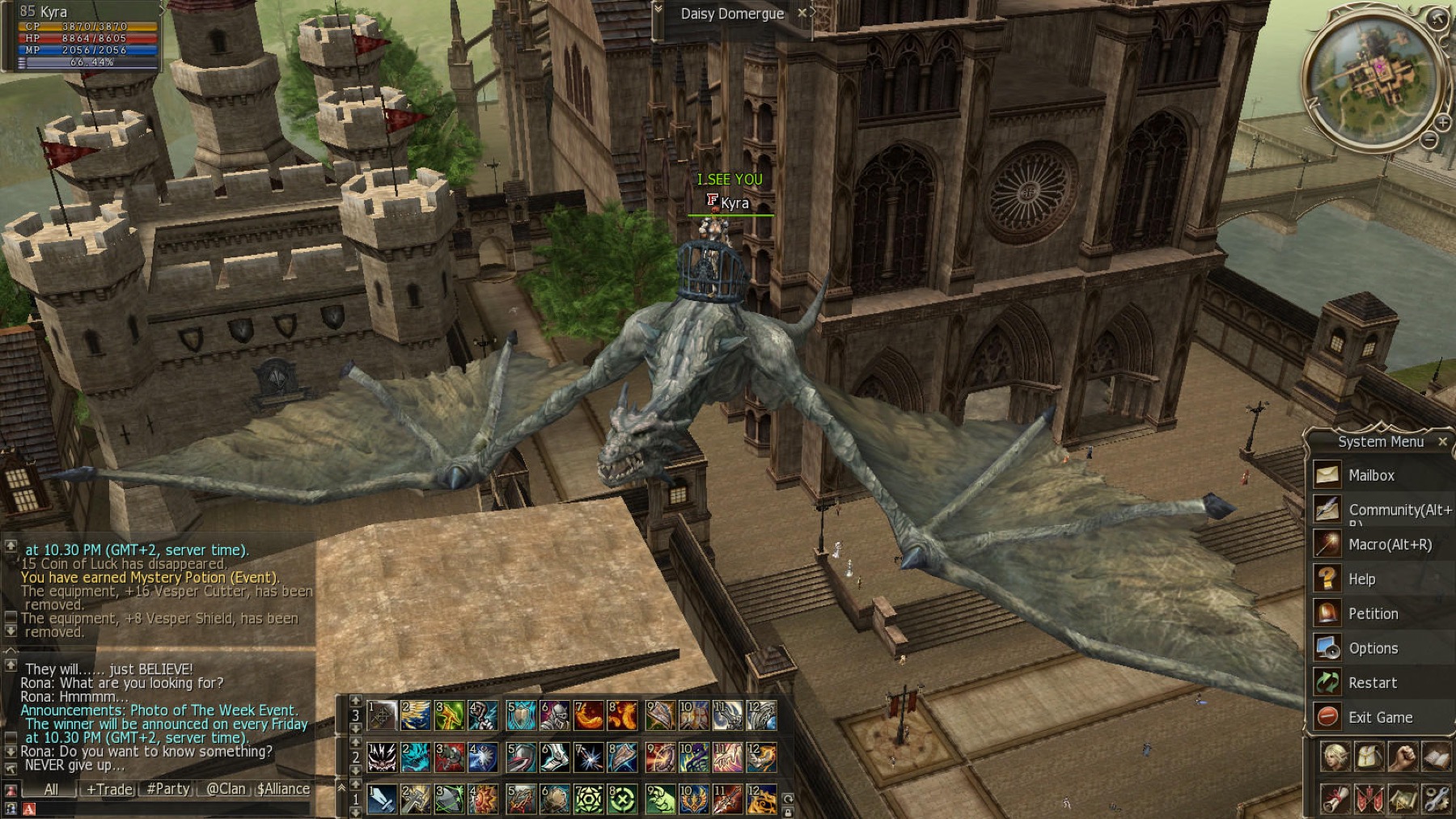This screenshot has height=819, width=1456.
Task: Select the @Clan chat tab
Action: [x=225, y=789]
